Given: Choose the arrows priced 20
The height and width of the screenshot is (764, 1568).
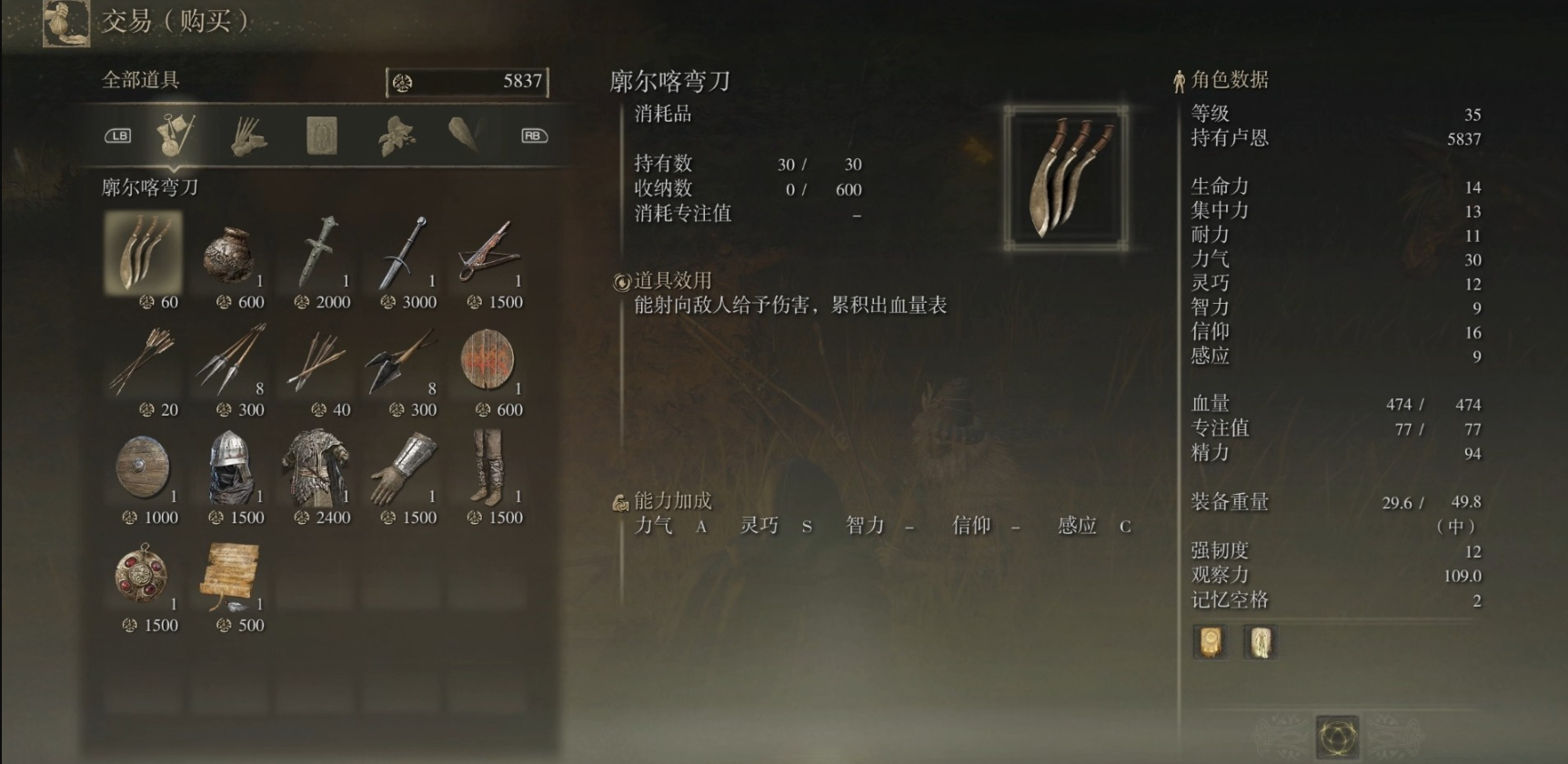Looking at the screenshot, I should coord(144,362).
